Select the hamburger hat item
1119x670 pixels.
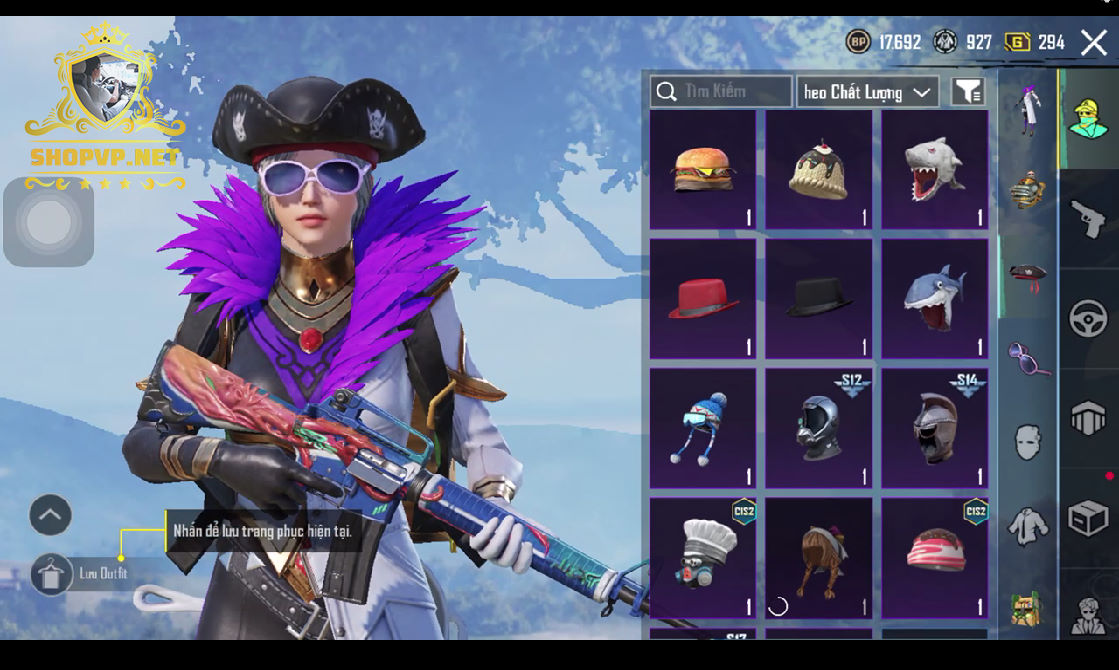[703, 170]
